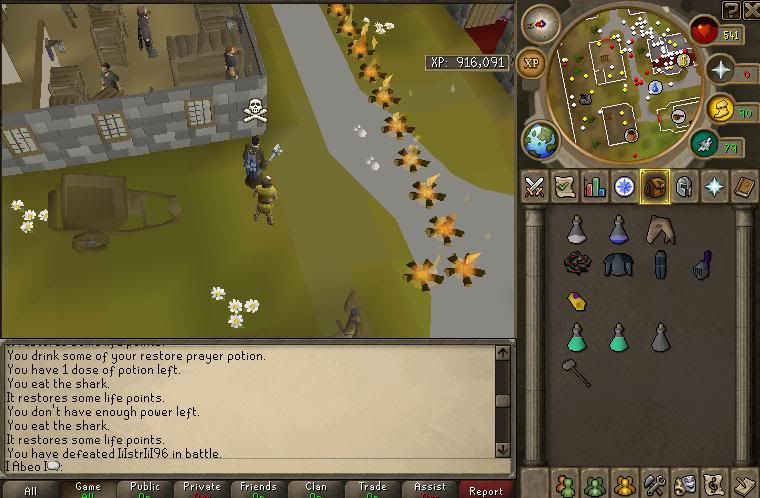Switch to the prayer star tab

[x=715, y=186]
